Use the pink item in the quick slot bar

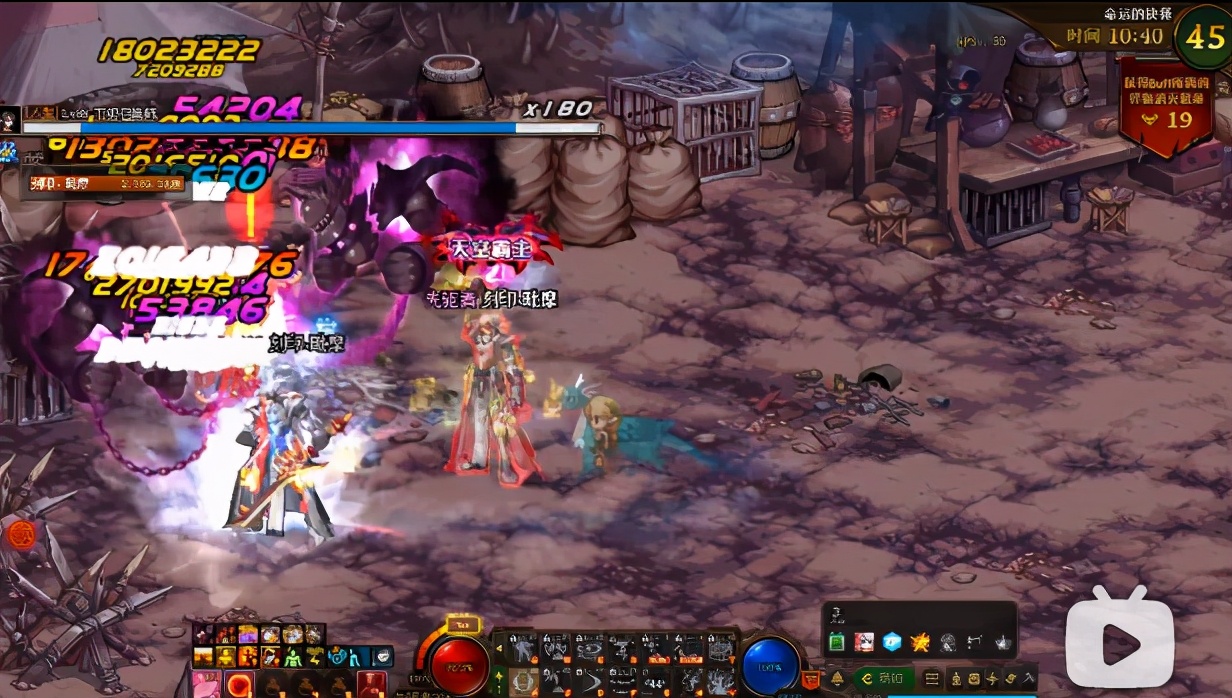click(207, 685)
